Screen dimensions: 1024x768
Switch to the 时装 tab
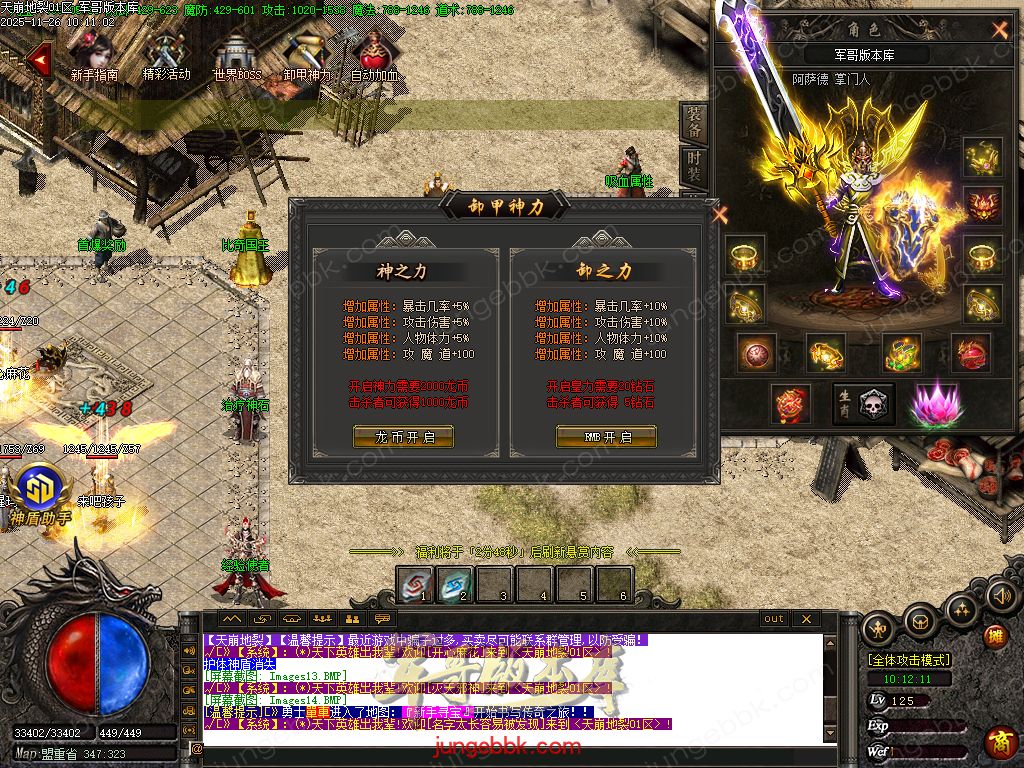tap(694, 168)
